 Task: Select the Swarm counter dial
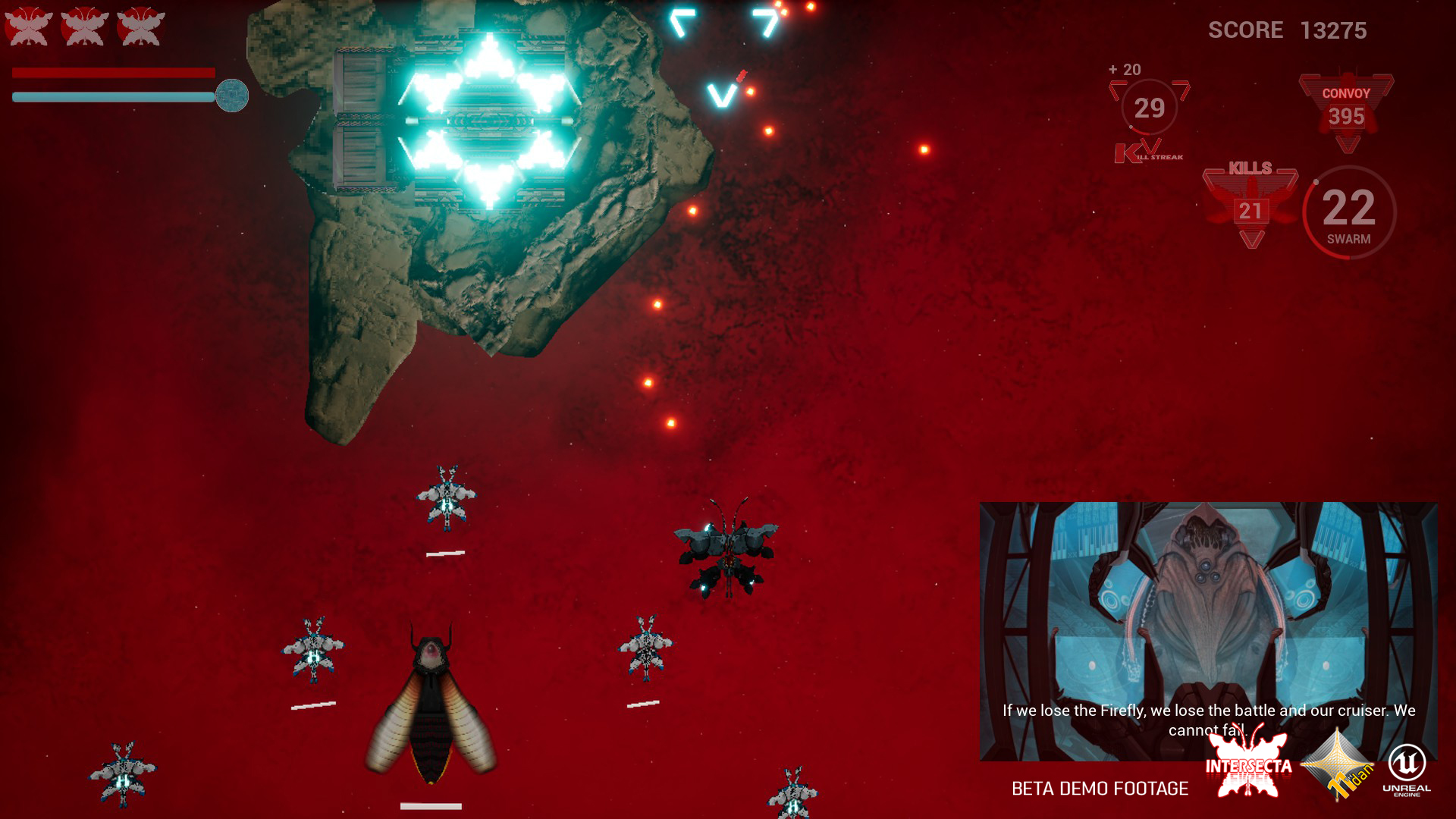[x=1349, y=212]
